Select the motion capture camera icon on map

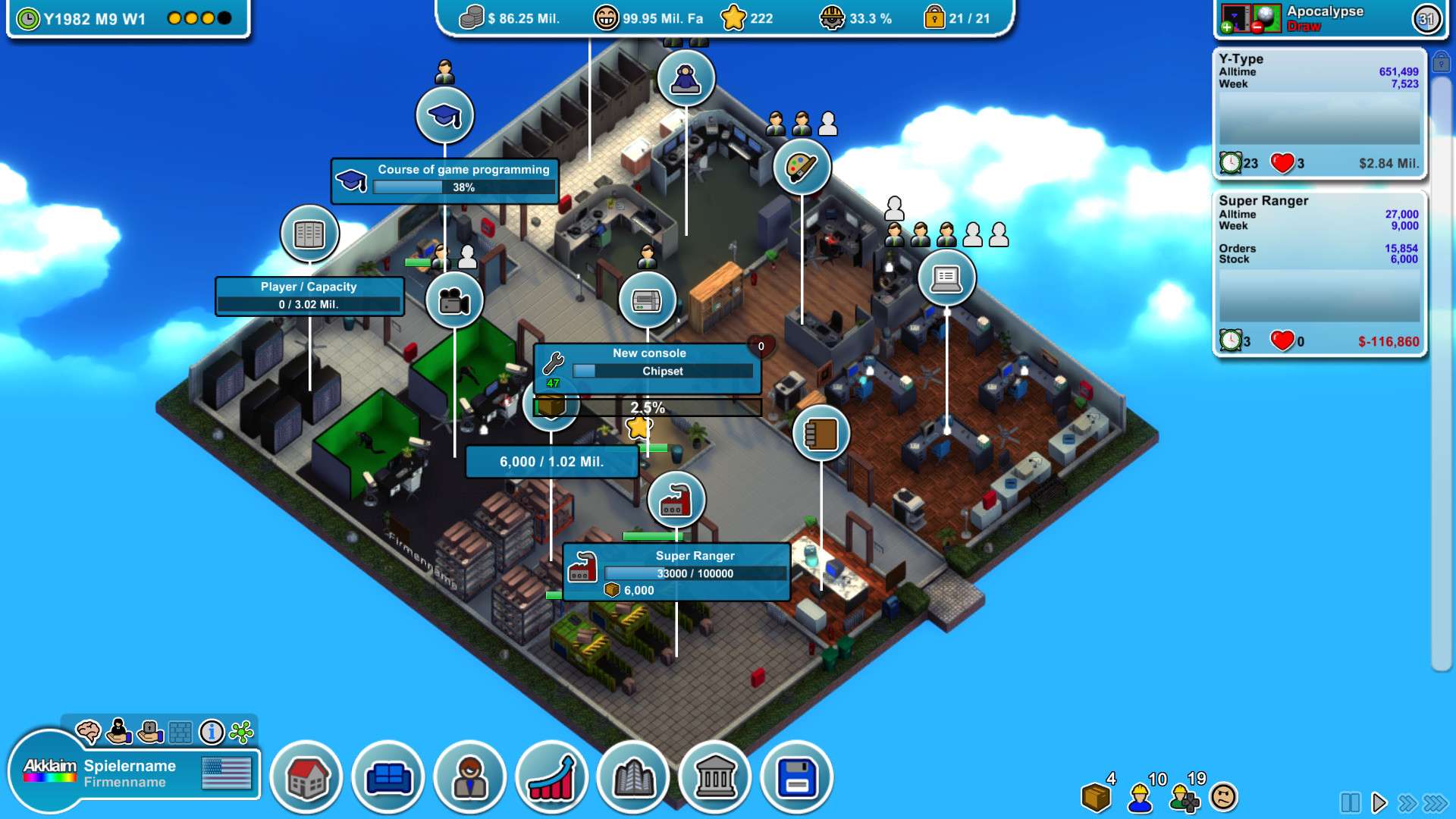(455, 300)
